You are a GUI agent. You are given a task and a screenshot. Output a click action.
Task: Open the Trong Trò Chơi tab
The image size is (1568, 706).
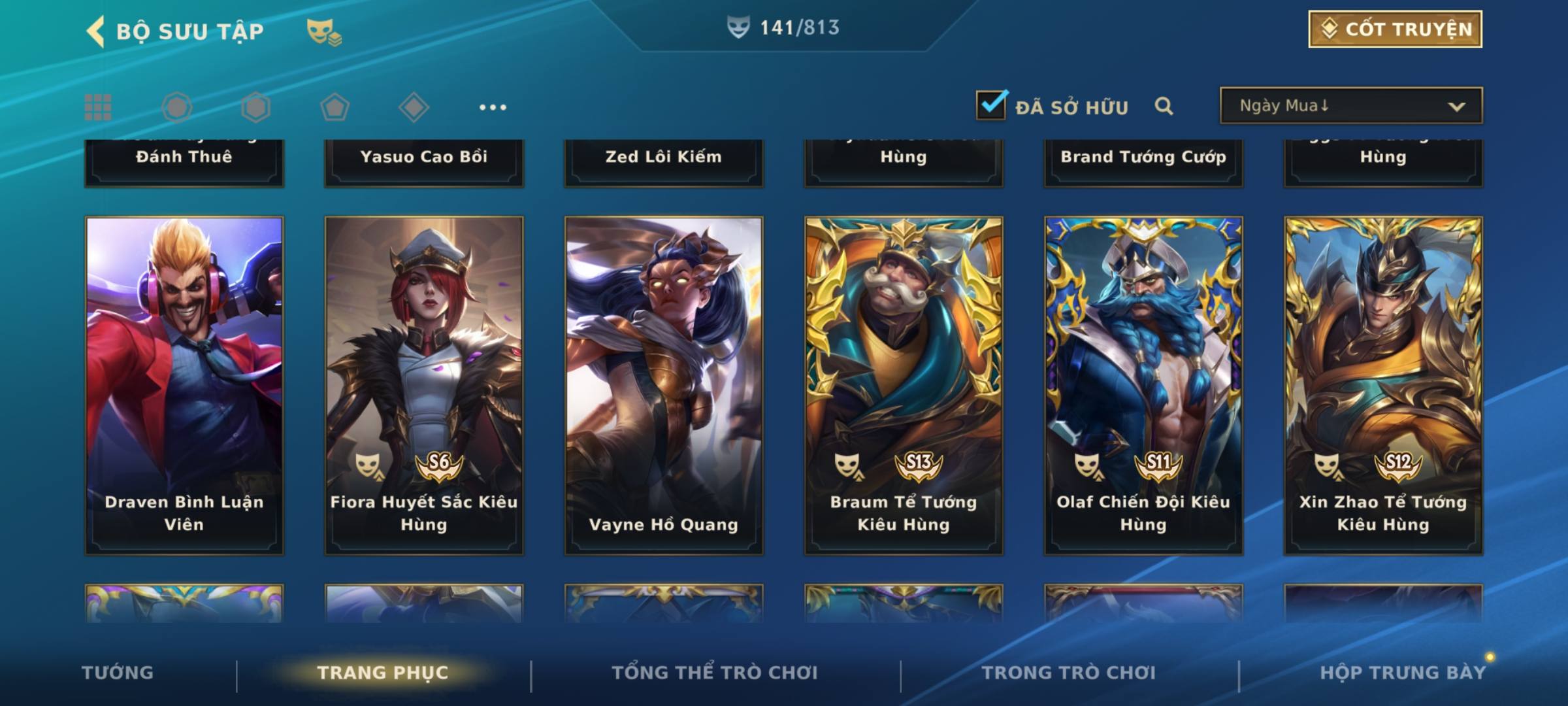[x=1069, y=673]
